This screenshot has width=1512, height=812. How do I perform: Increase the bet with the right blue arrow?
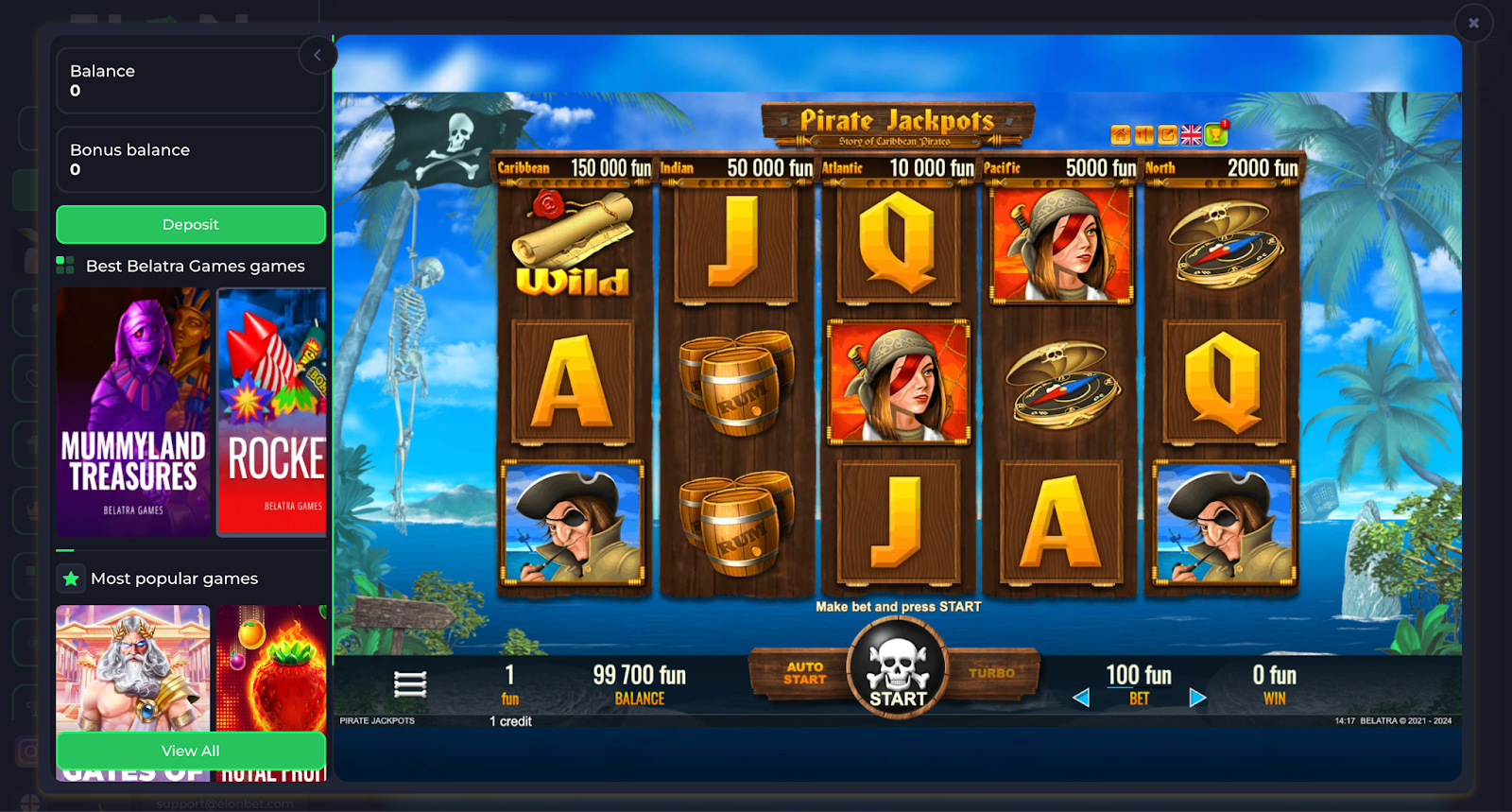tap(1197, 697)
